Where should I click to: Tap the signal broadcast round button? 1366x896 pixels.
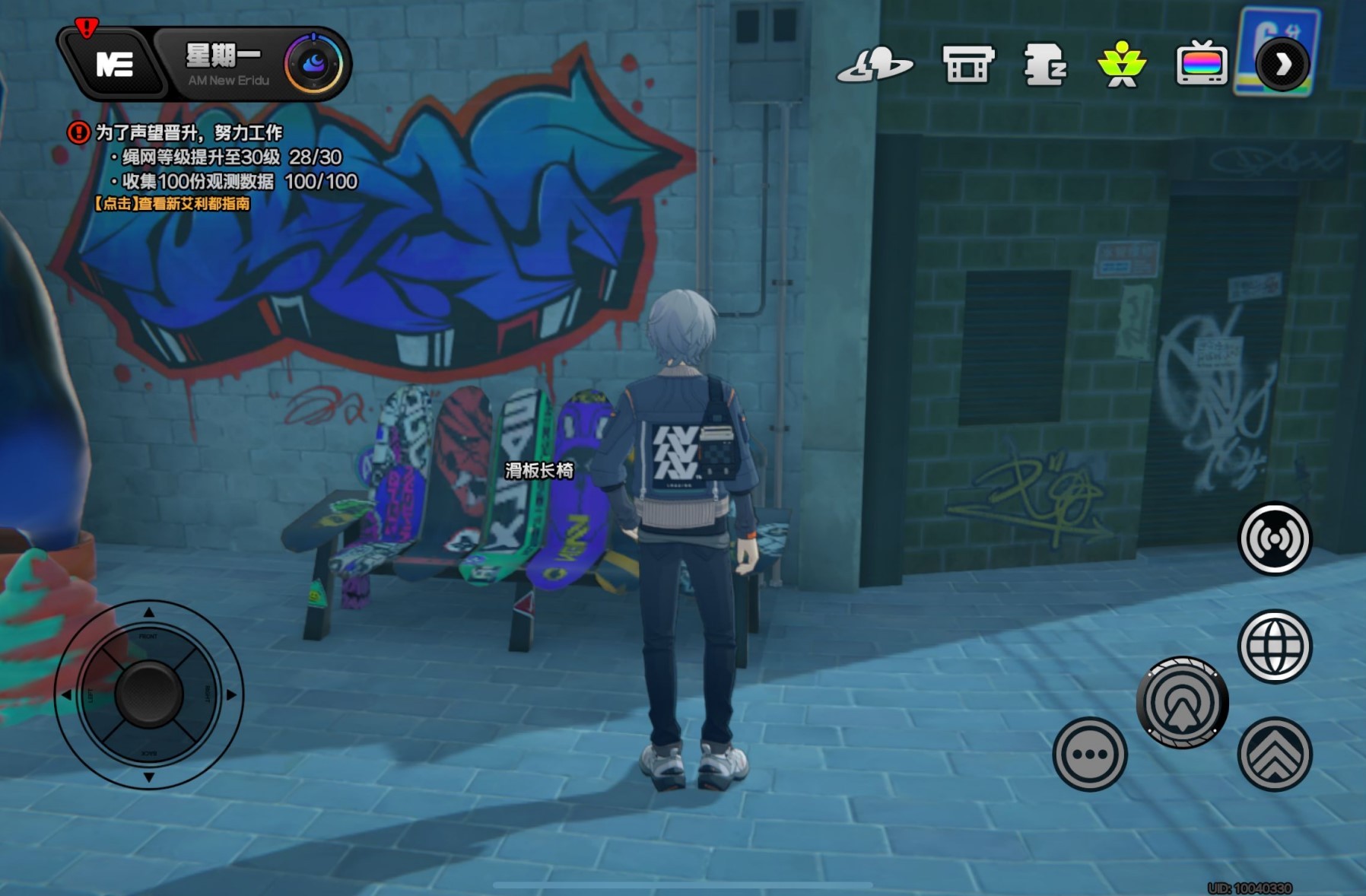pyautogui.click(x=1275, y=539)
